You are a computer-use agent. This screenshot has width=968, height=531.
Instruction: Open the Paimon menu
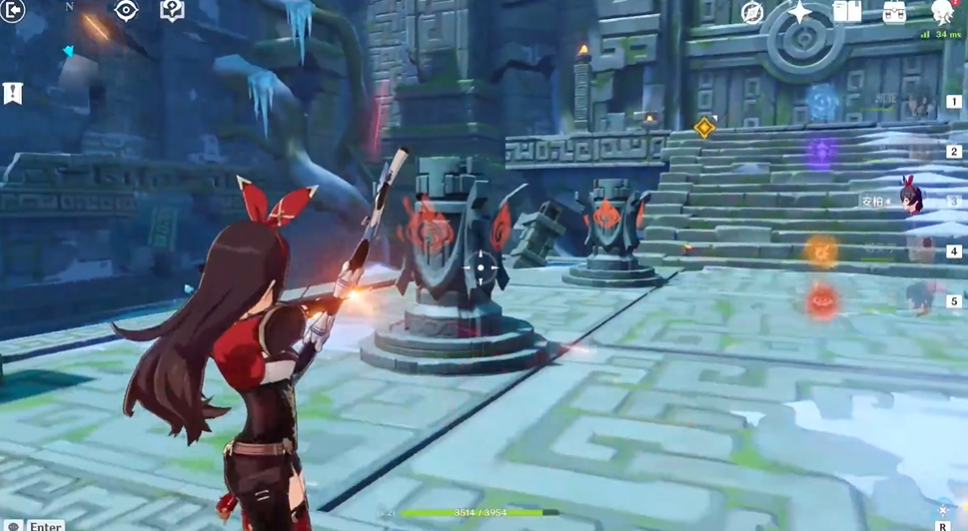tap(942, 12)
